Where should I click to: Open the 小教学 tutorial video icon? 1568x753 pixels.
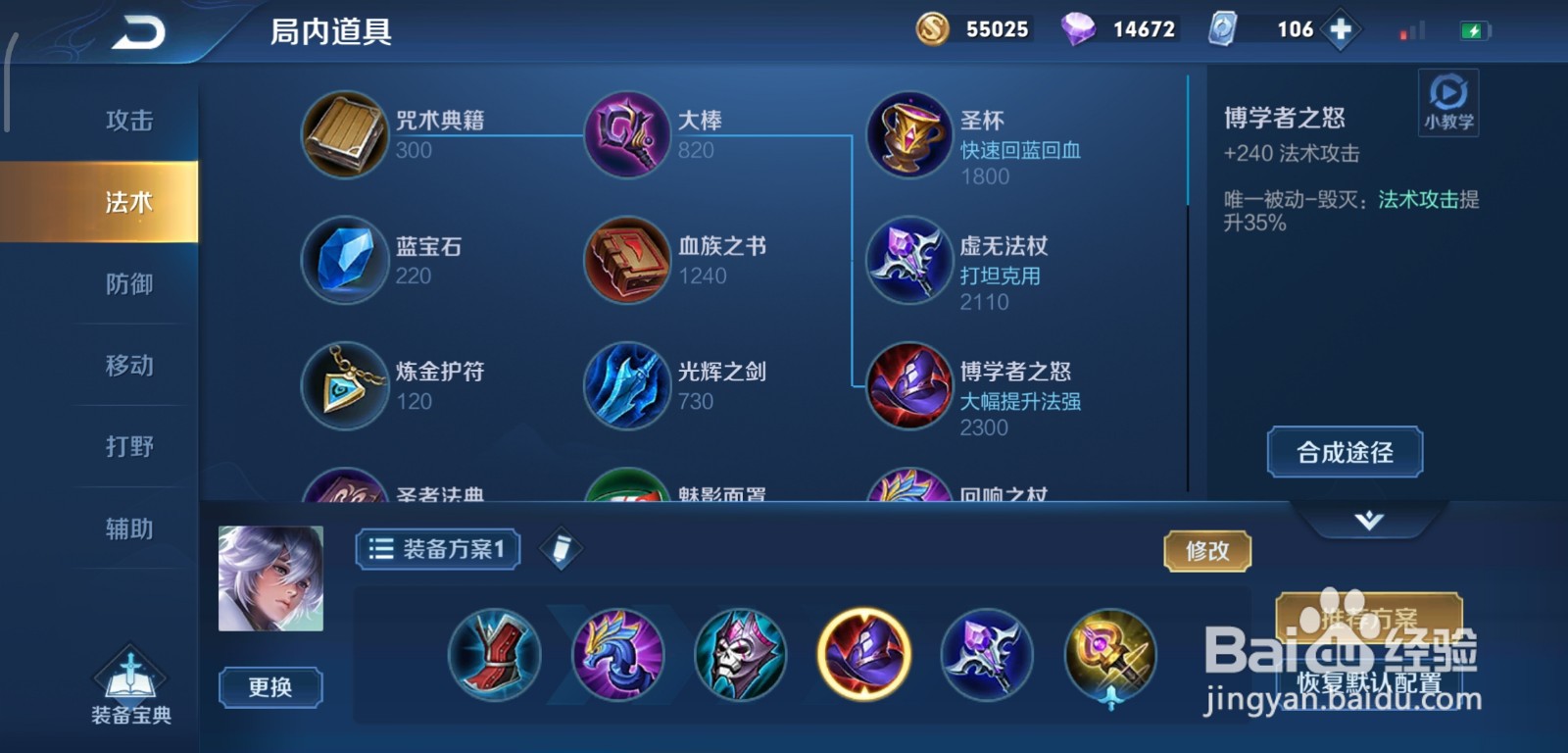tap(1447, 102)
